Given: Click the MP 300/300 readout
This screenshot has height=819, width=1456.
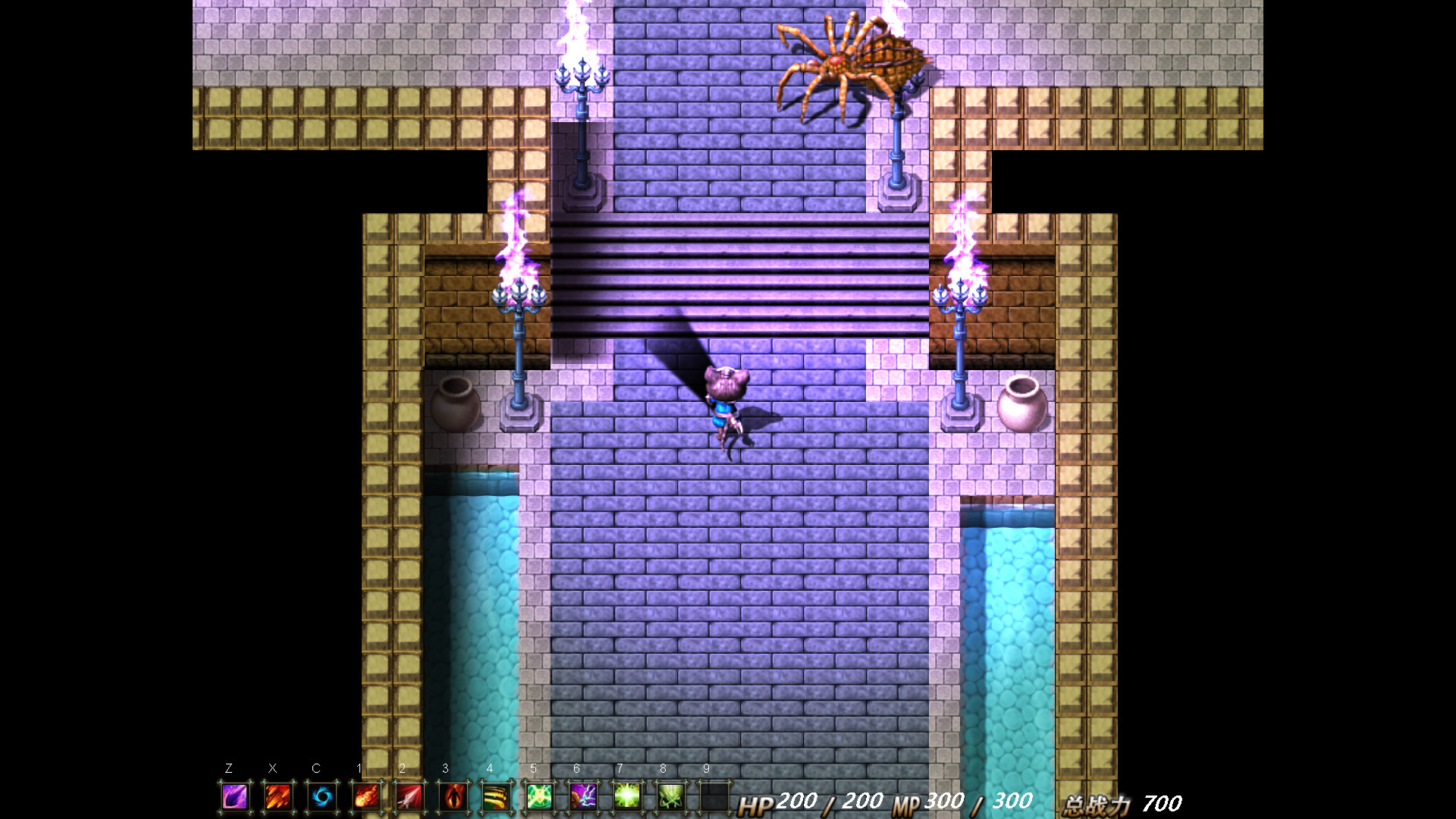Looking at the screenshot, I should [x=963, y=802].
